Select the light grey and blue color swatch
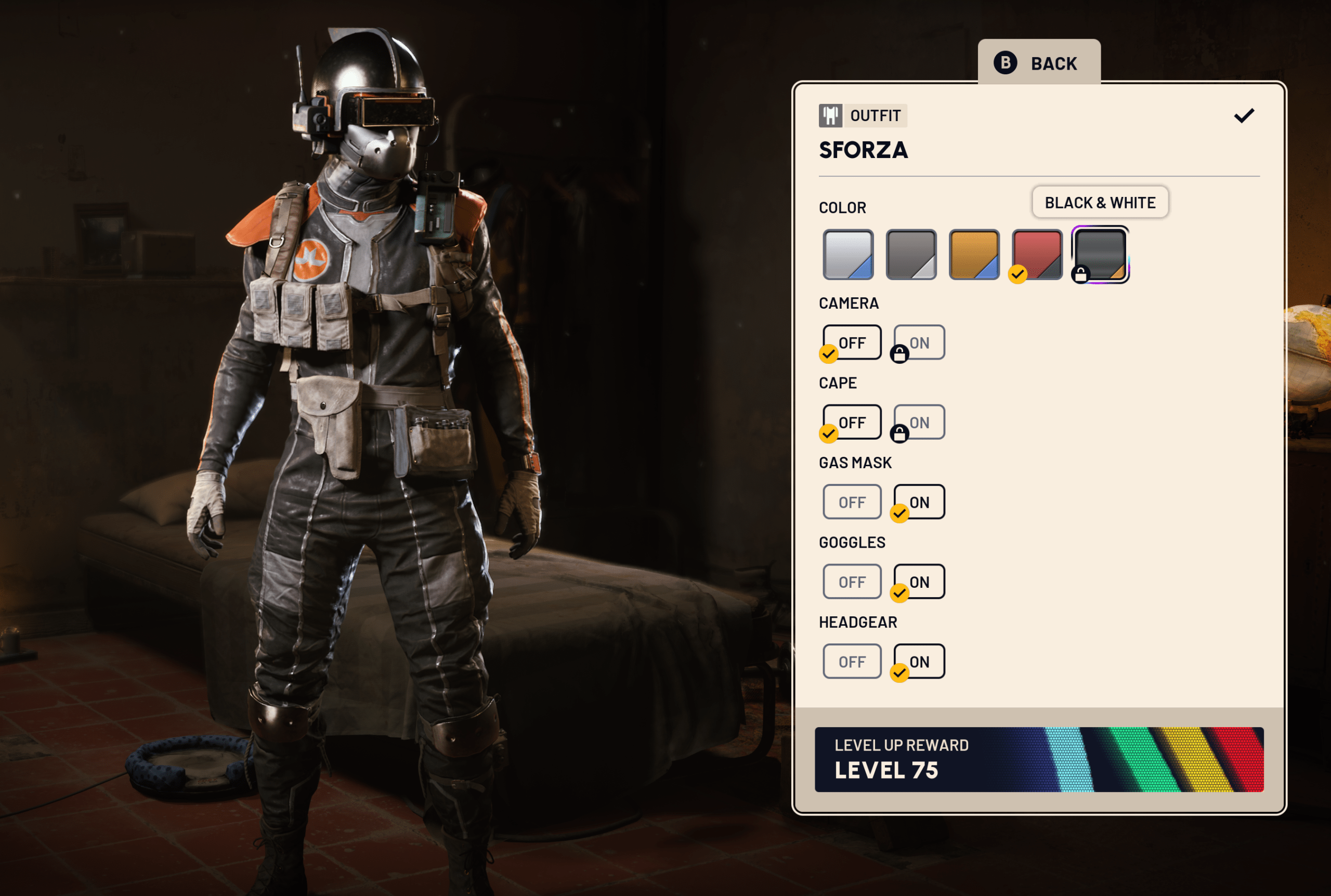 click(847, 255)
